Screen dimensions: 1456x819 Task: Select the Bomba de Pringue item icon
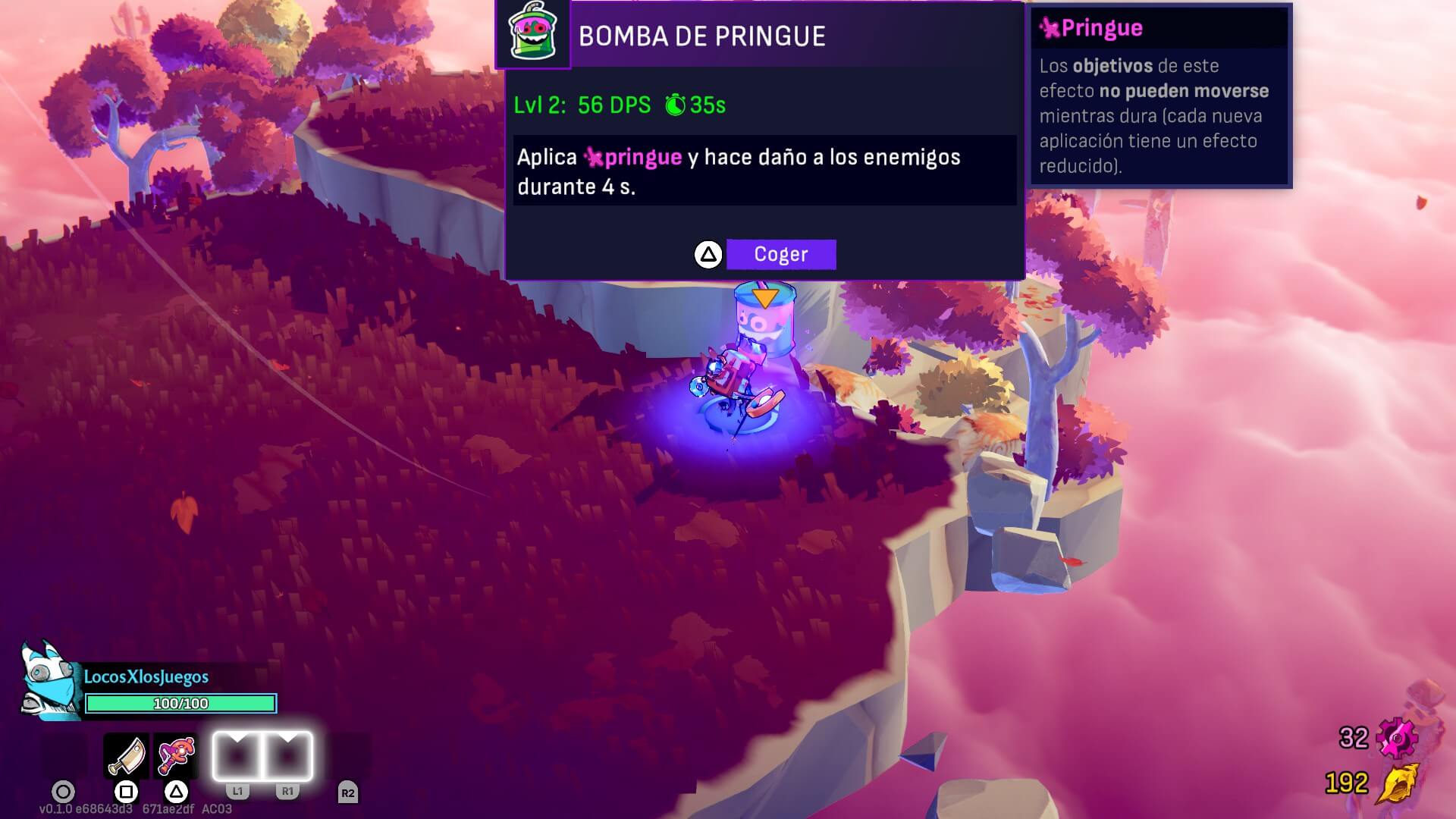pos(532,33)
